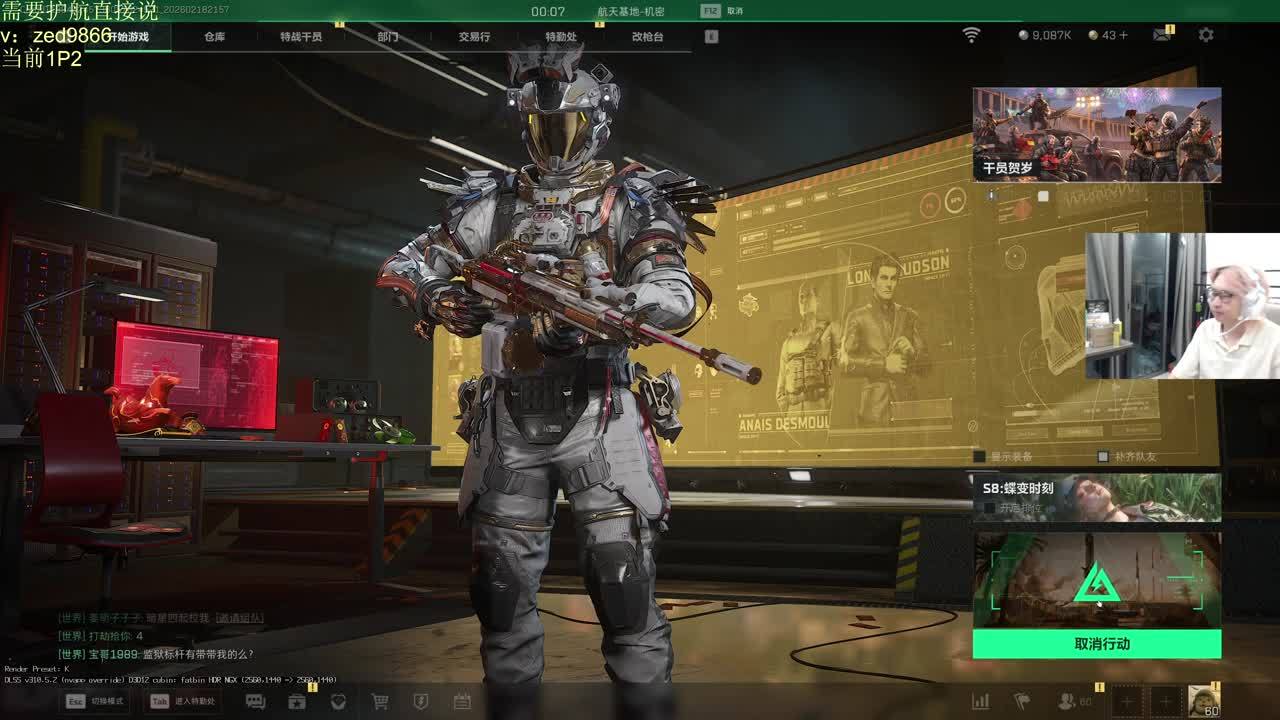Switch to the 特战干员 operators tab

coord(301,37)
